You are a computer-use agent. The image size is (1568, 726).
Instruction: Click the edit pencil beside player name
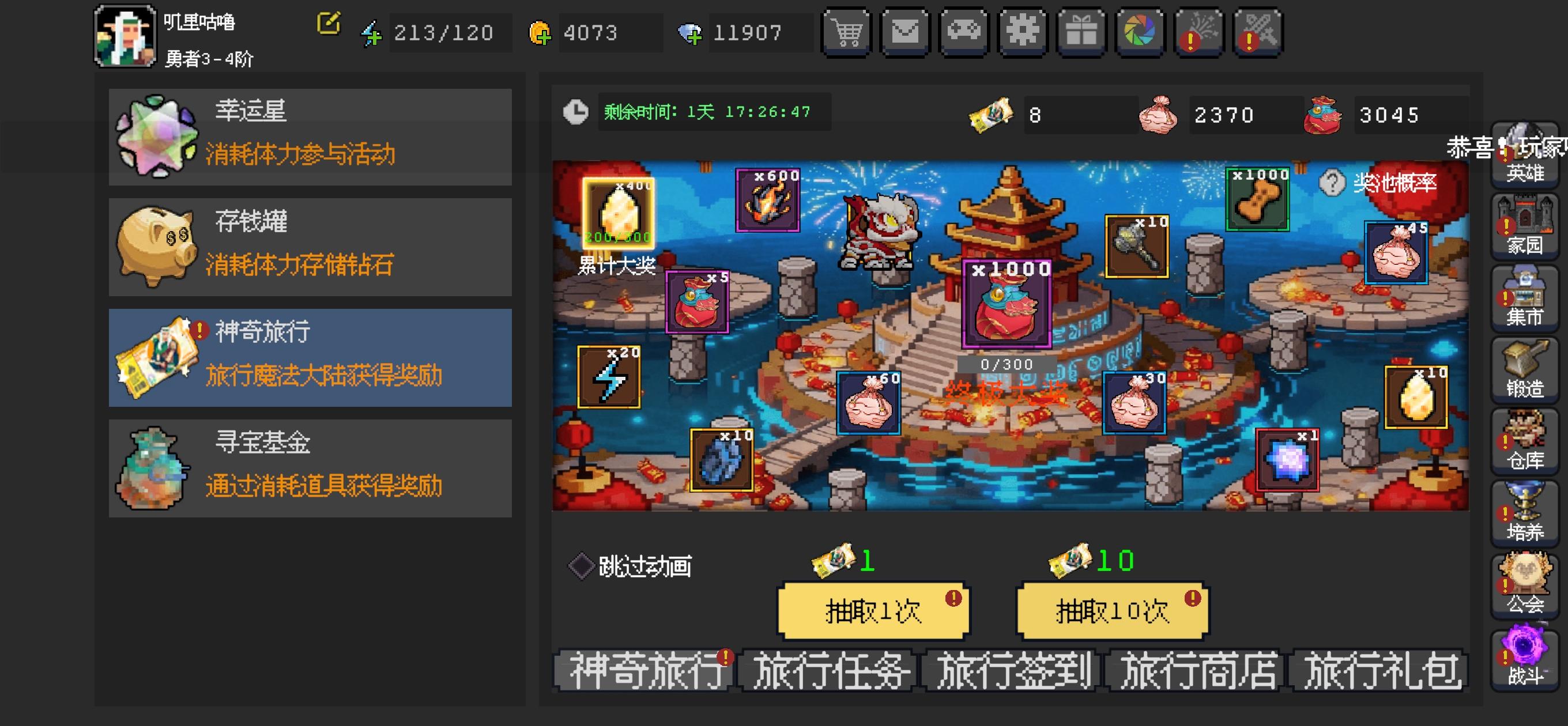tap(329, 23)
